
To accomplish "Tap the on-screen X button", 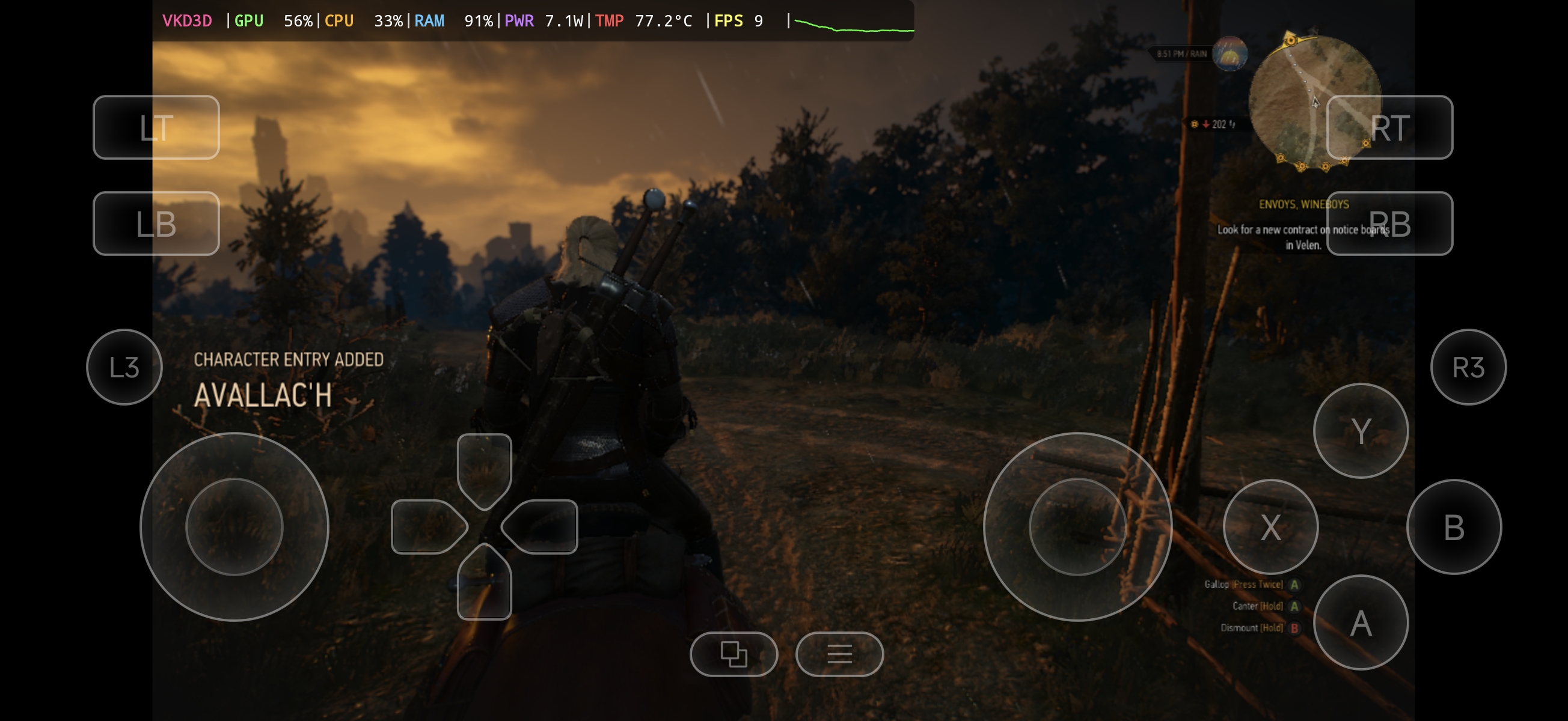I will click(x=1270, y=527).
